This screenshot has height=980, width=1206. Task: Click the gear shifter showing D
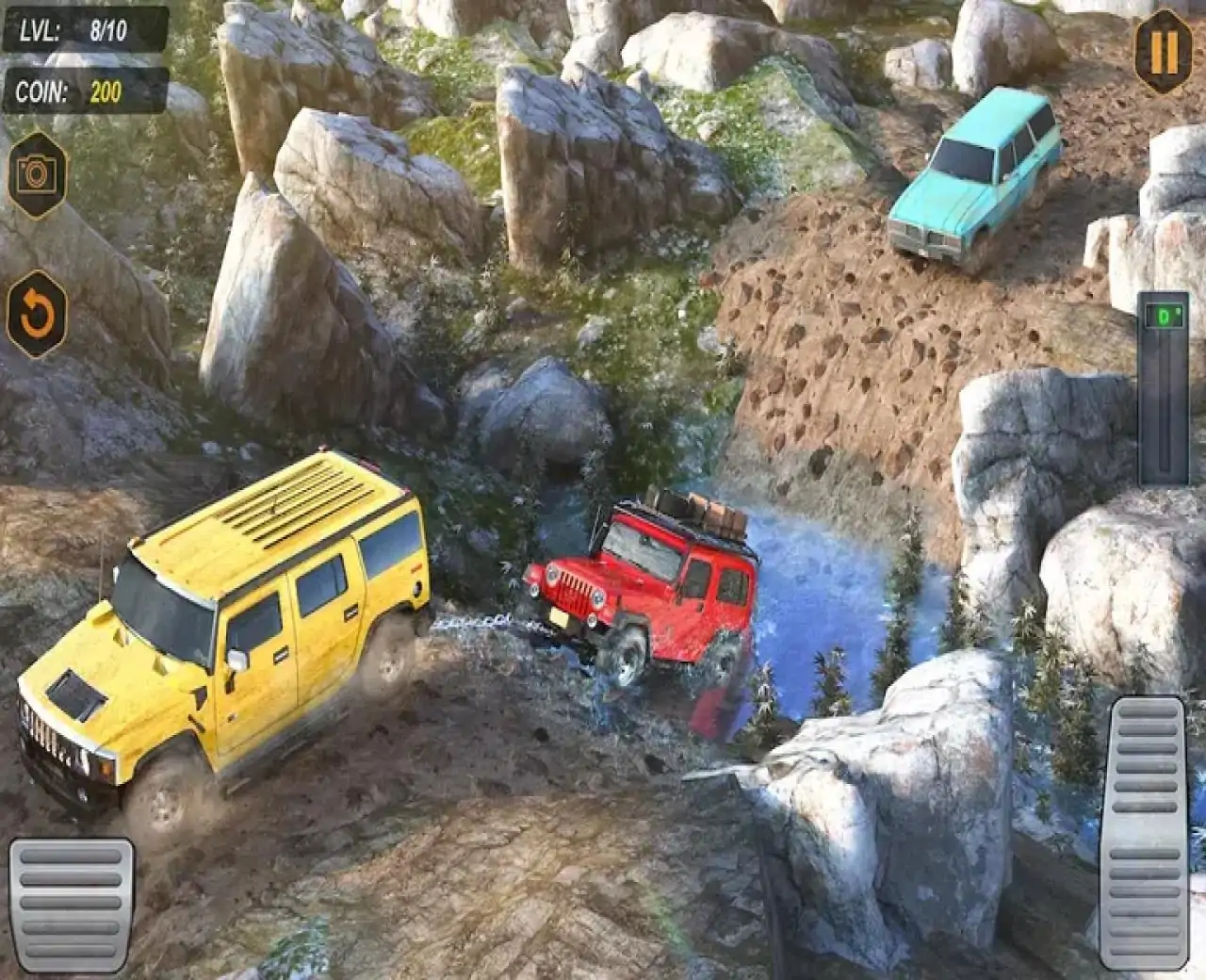(x=1165, y=386)
